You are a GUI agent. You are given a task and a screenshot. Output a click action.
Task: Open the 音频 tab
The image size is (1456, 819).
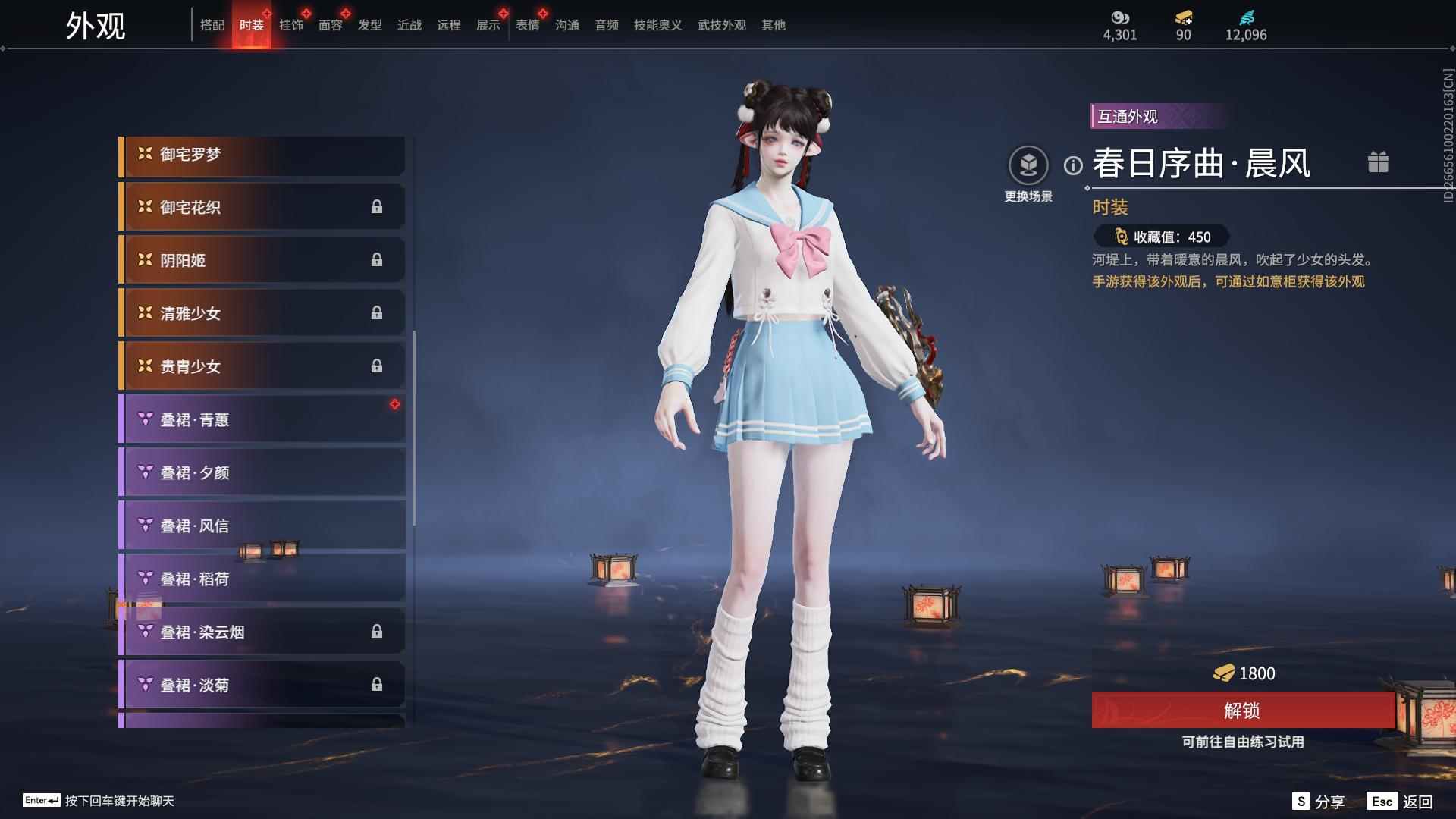(606, 25)
